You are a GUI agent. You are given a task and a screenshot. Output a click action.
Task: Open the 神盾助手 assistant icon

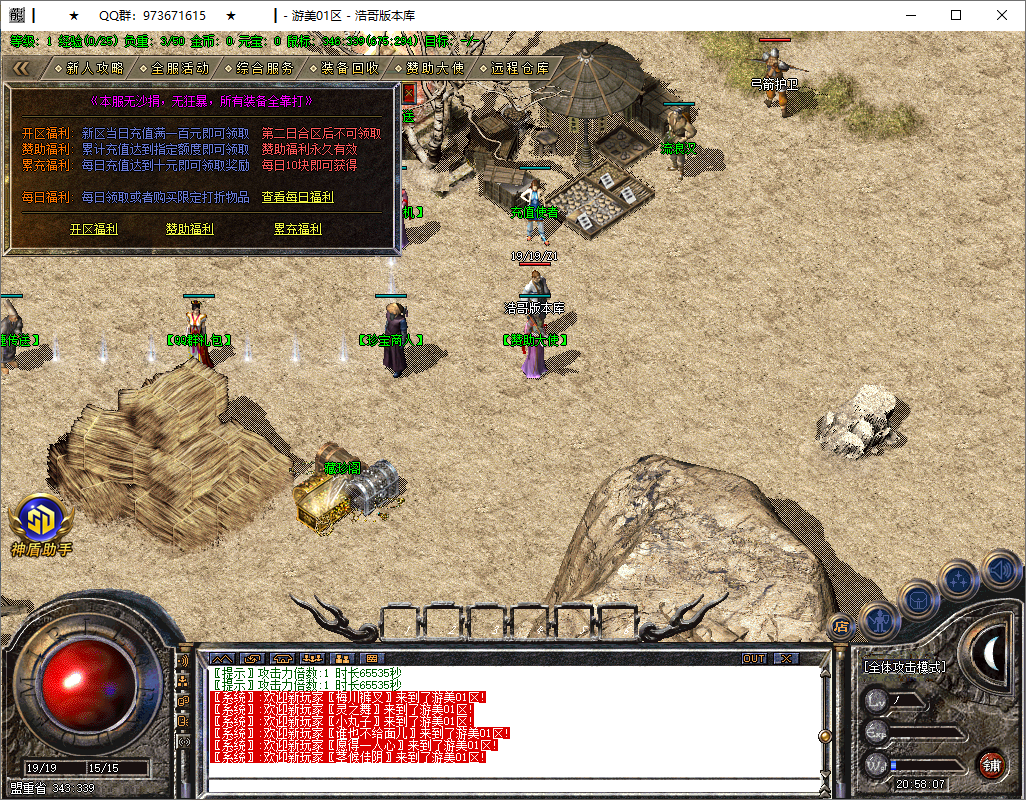pyautogui.click(x=40, y=521)
